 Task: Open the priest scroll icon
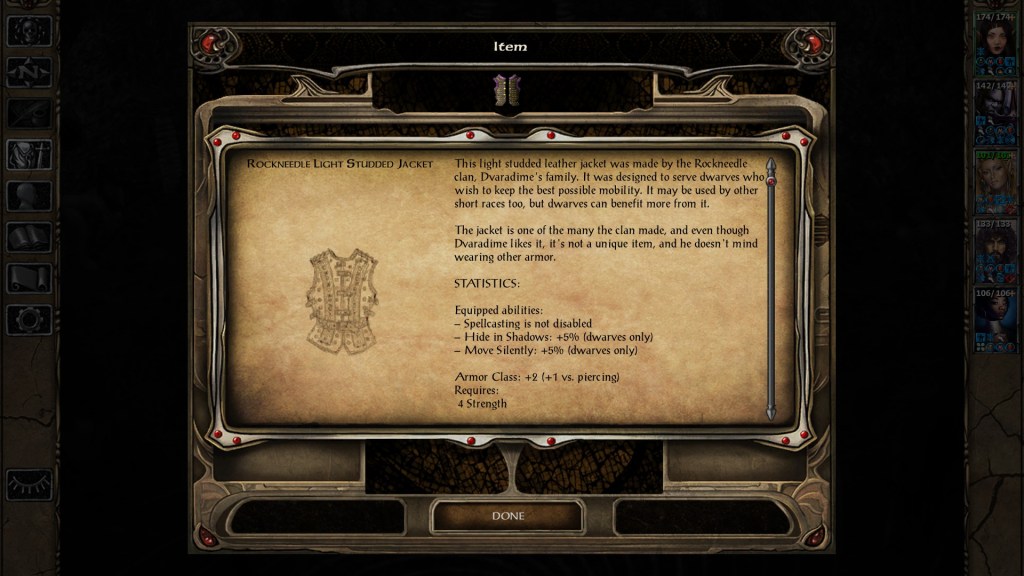29,278
